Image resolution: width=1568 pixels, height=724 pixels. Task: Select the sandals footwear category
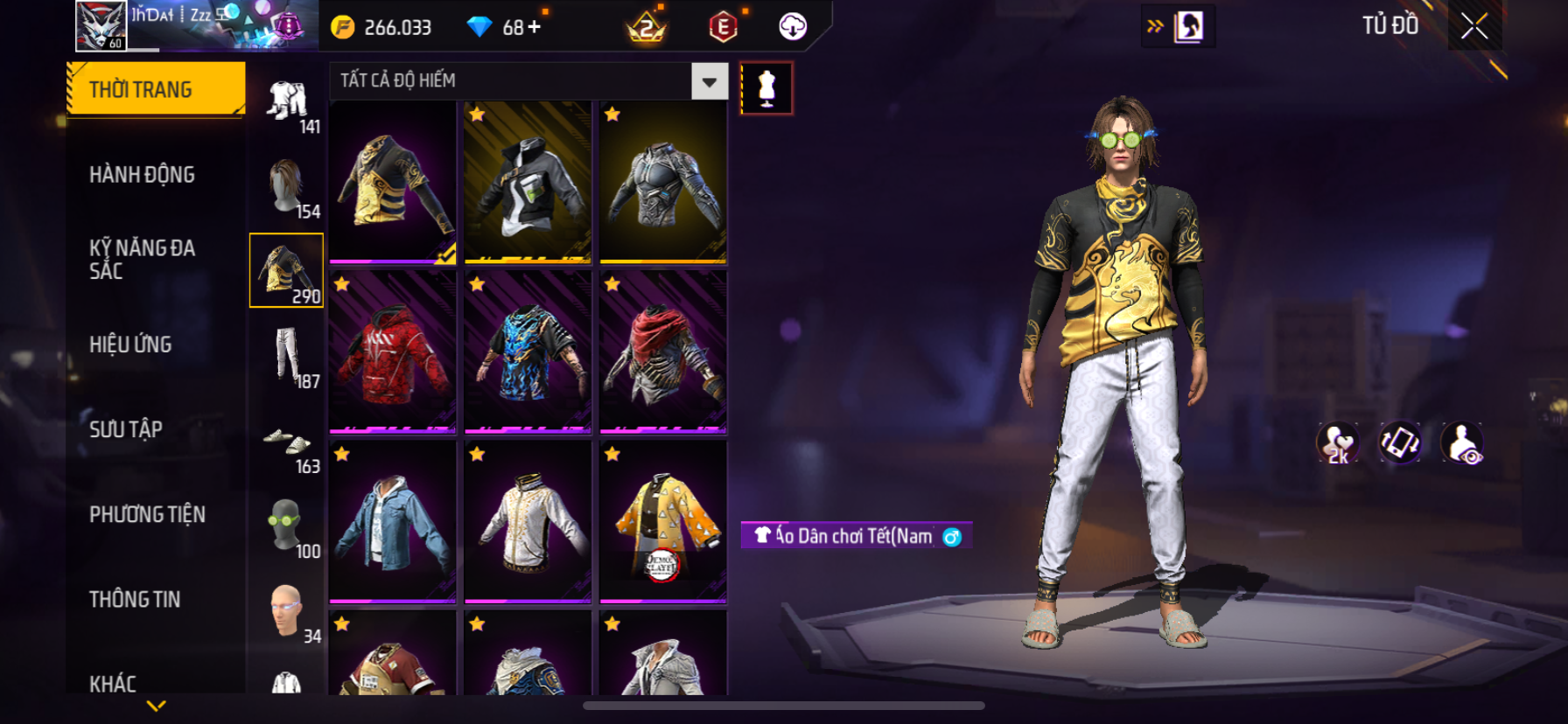[287, 442]
